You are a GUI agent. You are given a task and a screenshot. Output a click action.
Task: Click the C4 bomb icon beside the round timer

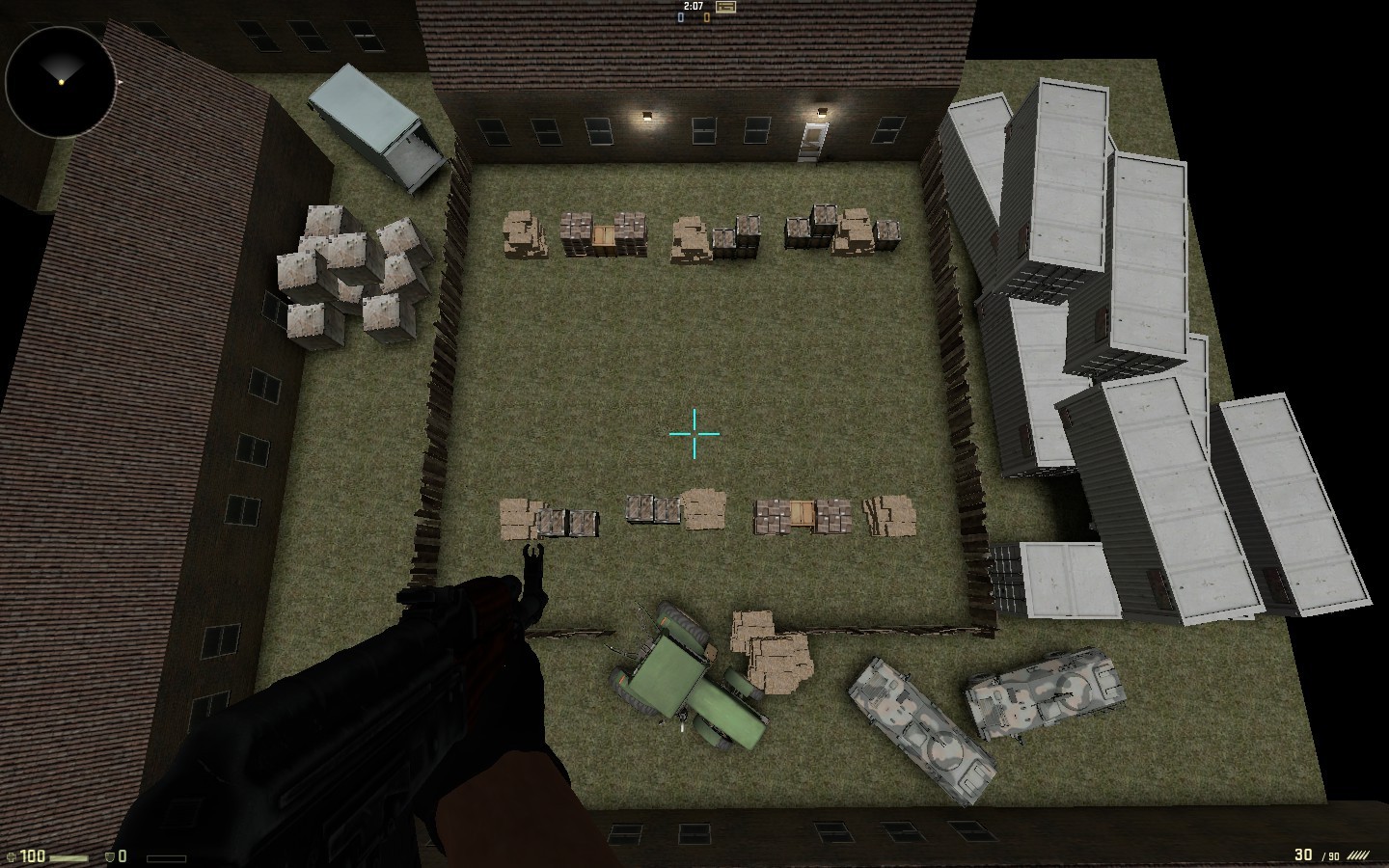tap(726, 8)
